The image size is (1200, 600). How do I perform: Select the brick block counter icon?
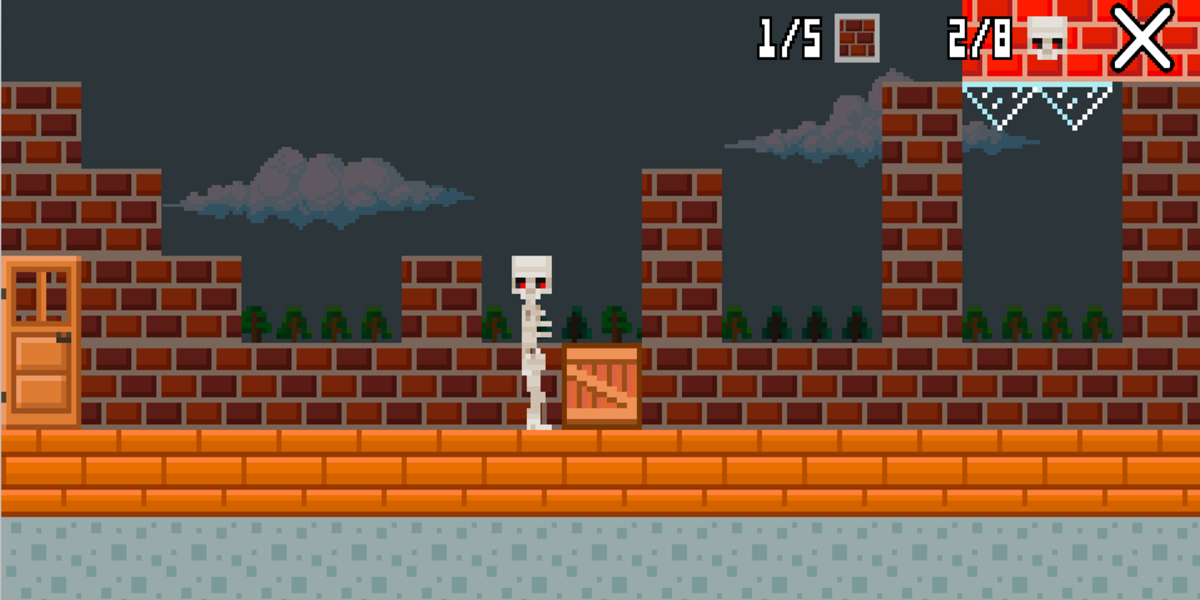coord(857,38)
